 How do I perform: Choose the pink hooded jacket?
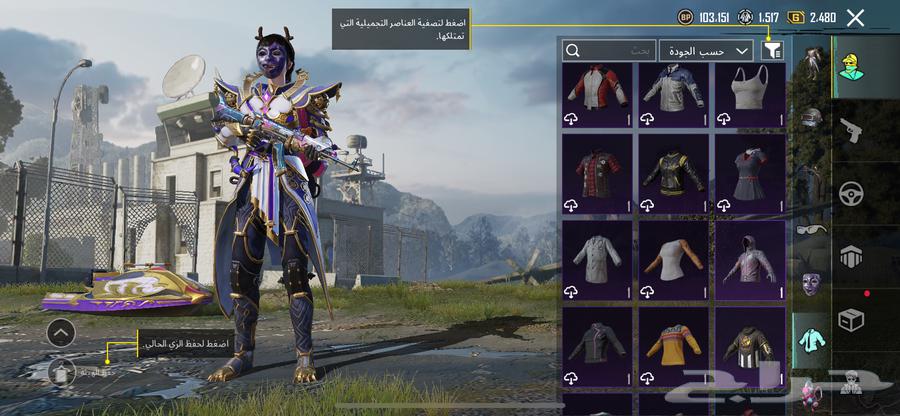click(749, 260)
